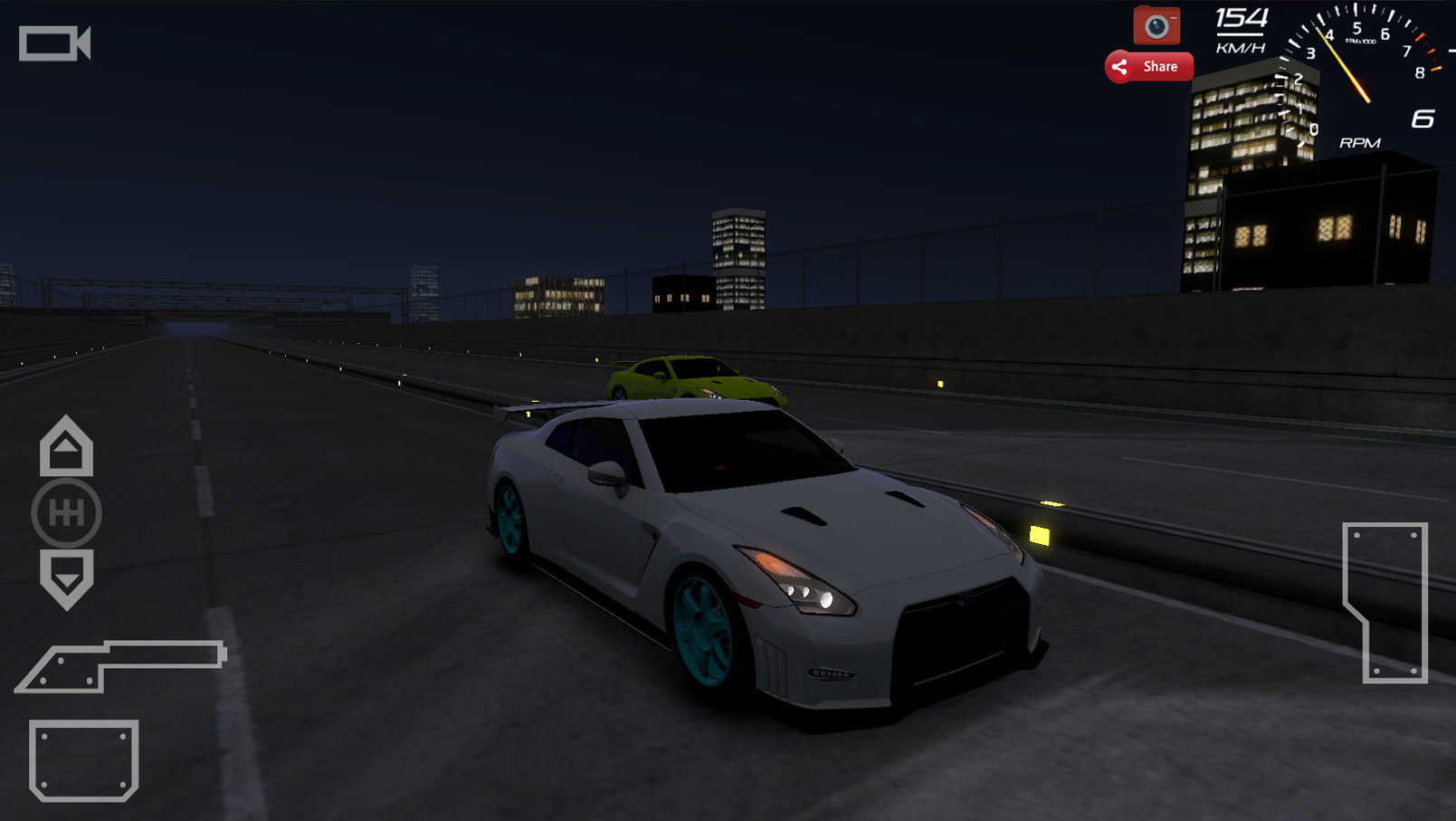Screen dimensions: 1456x821
Task: Toggle manual transmission via the gearbox icon
Action: [66, 512]
